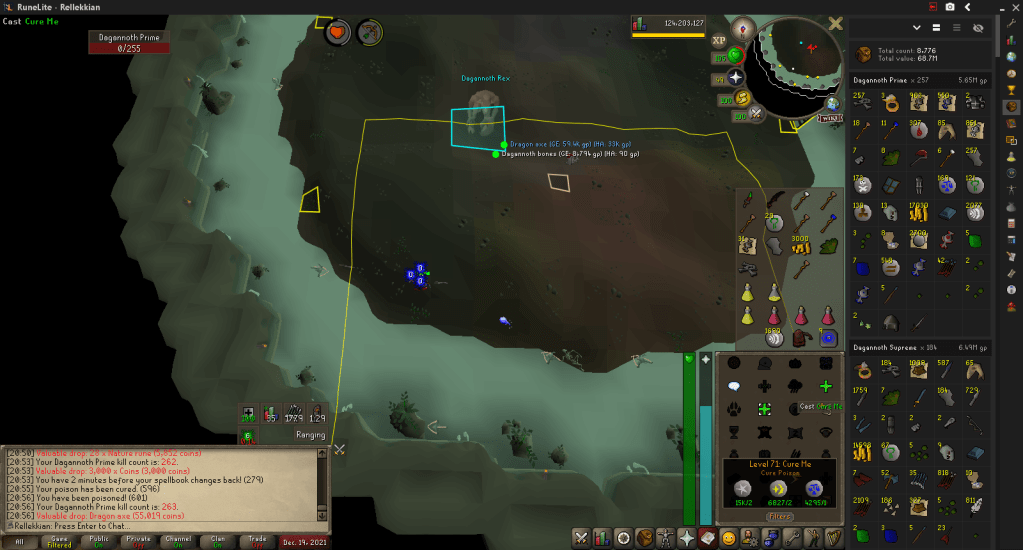Switch to the Combat Options tab
Viewport: 1023px width, 550px height.
(579, 538)
